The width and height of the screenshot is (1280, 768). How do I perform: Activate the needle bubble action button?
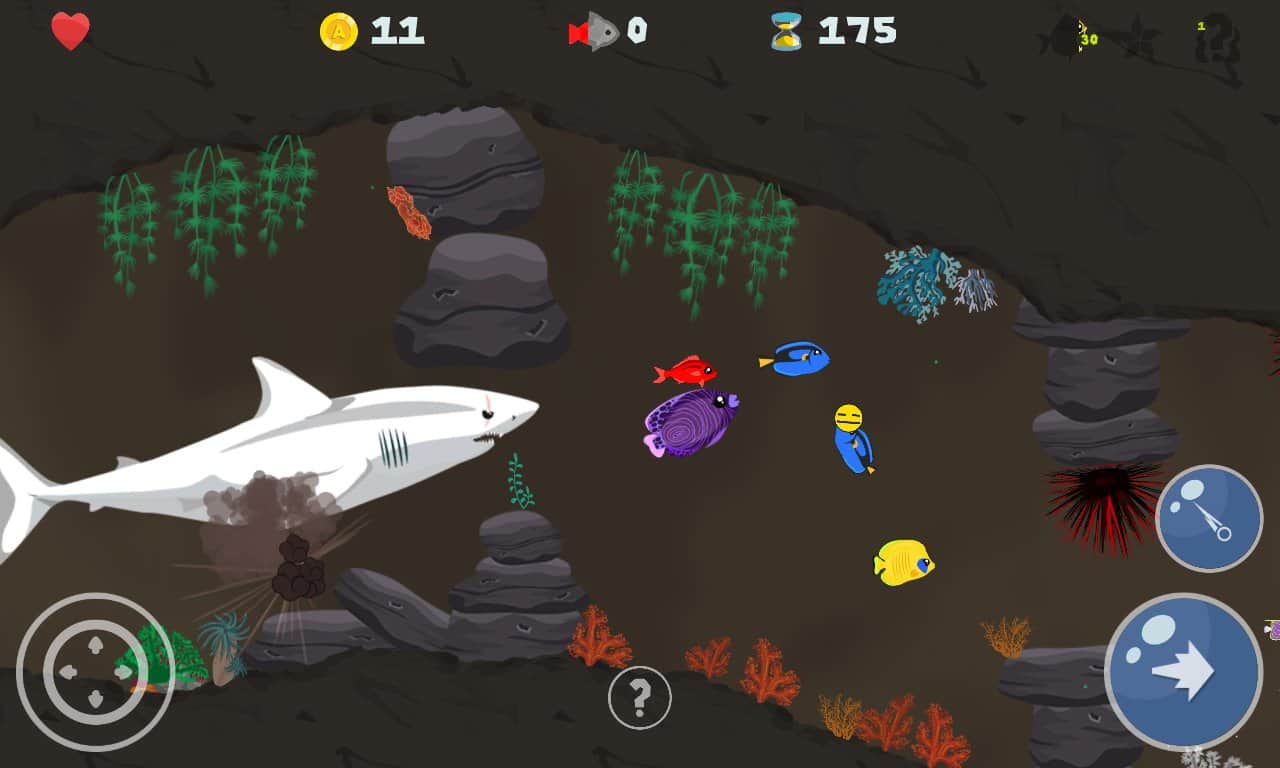1209,518
